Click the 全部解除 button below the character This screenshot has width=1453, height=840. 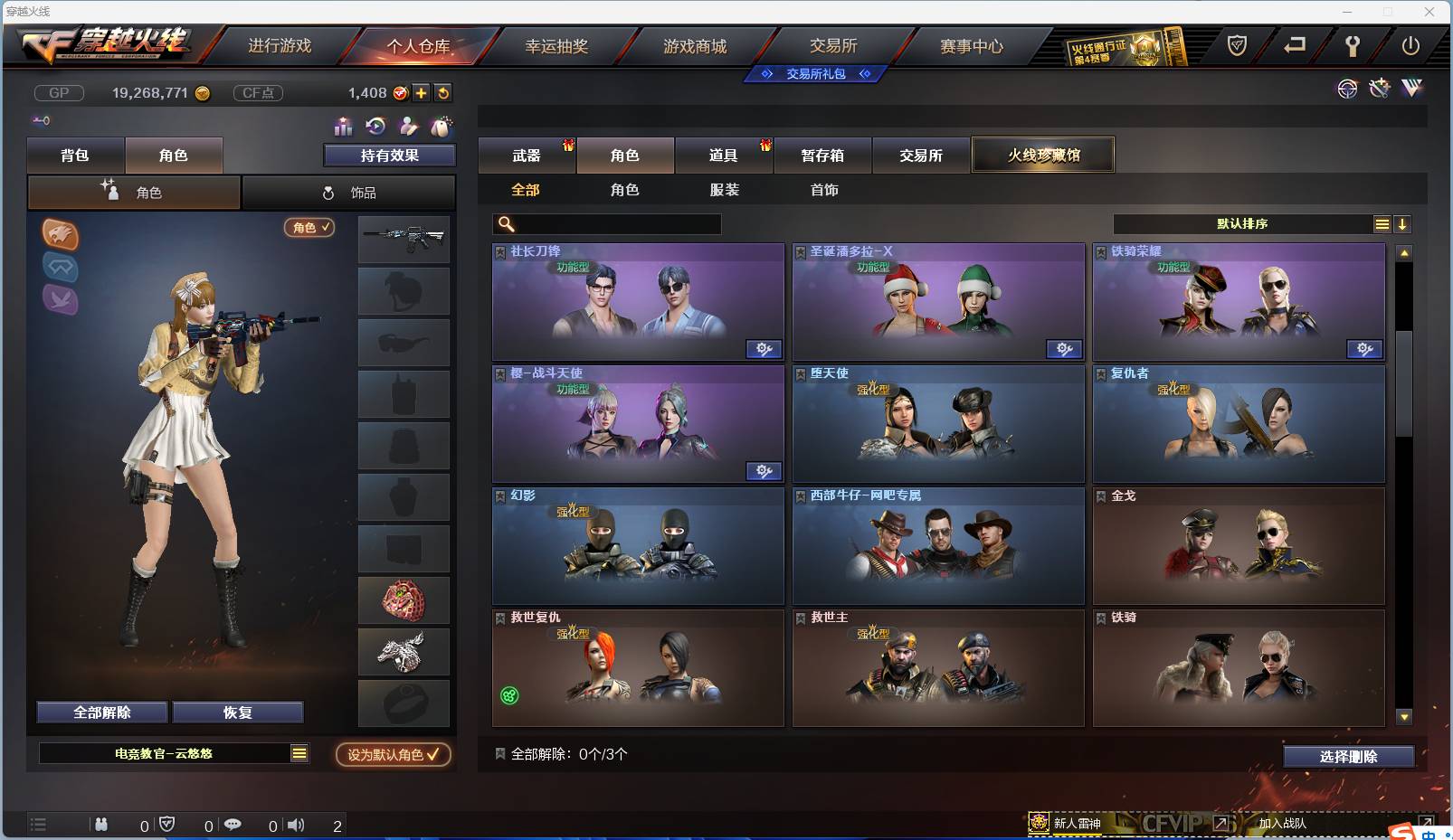(102, 712)
